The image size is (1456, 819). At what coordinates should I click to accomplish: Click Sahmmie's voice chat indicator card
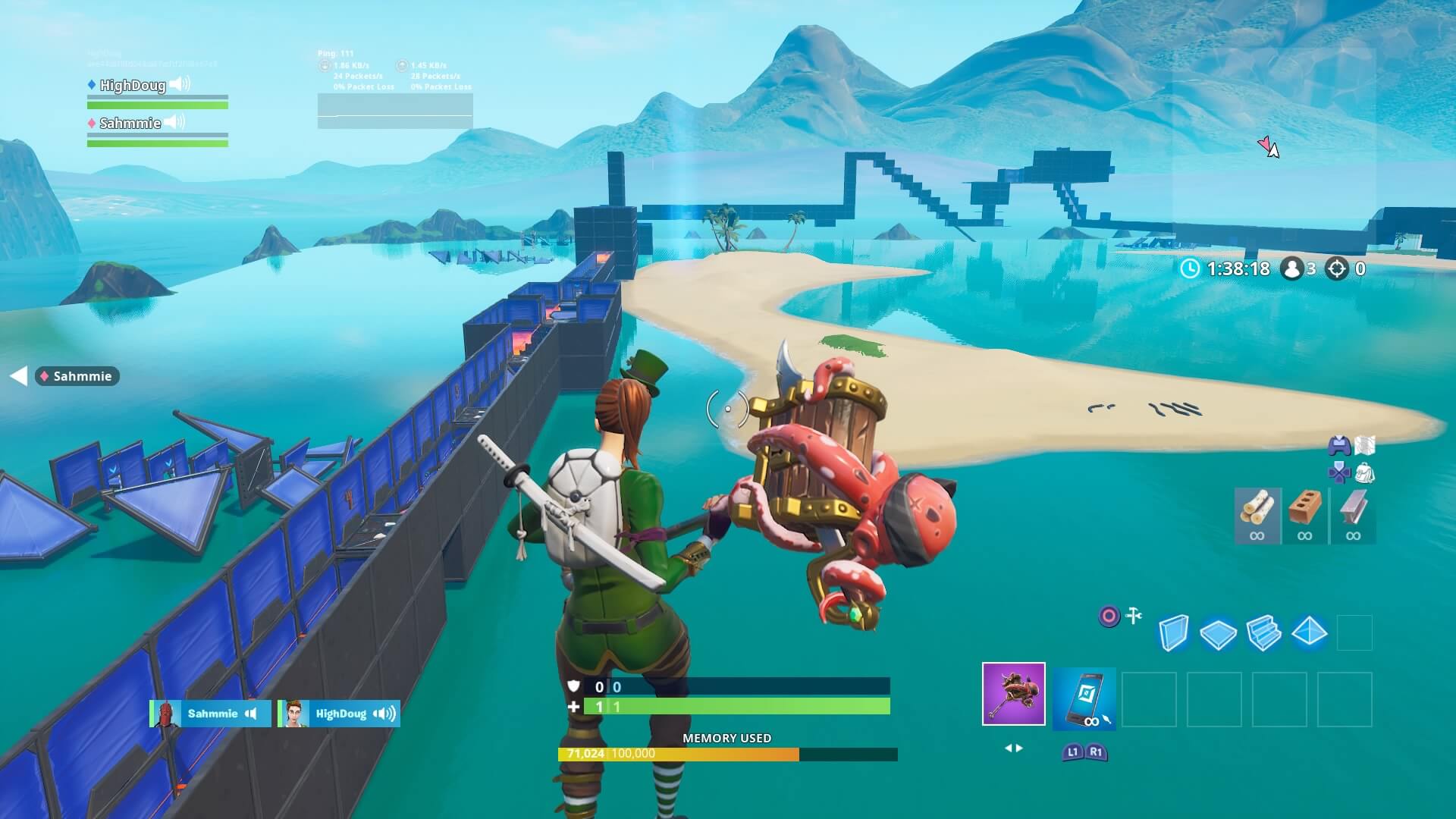click(x=210, y=714)
